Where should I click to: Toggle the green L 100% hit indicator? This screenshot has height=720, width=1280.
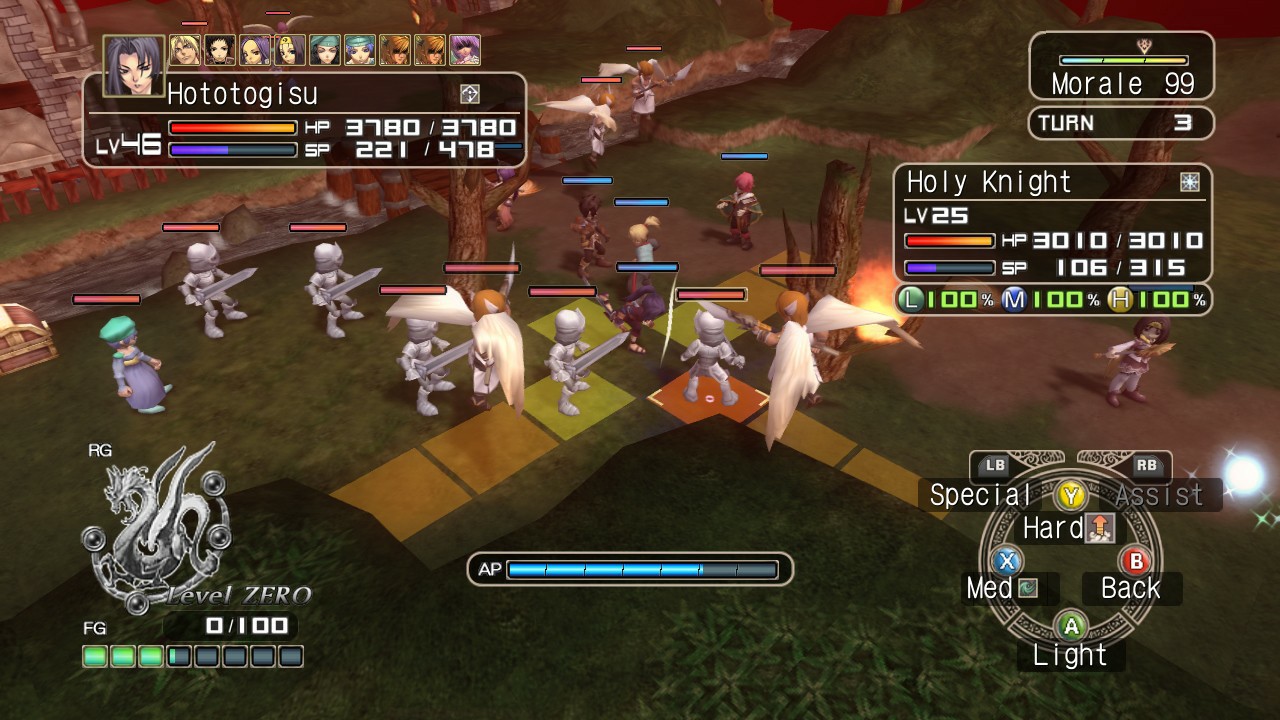point(911,300)
